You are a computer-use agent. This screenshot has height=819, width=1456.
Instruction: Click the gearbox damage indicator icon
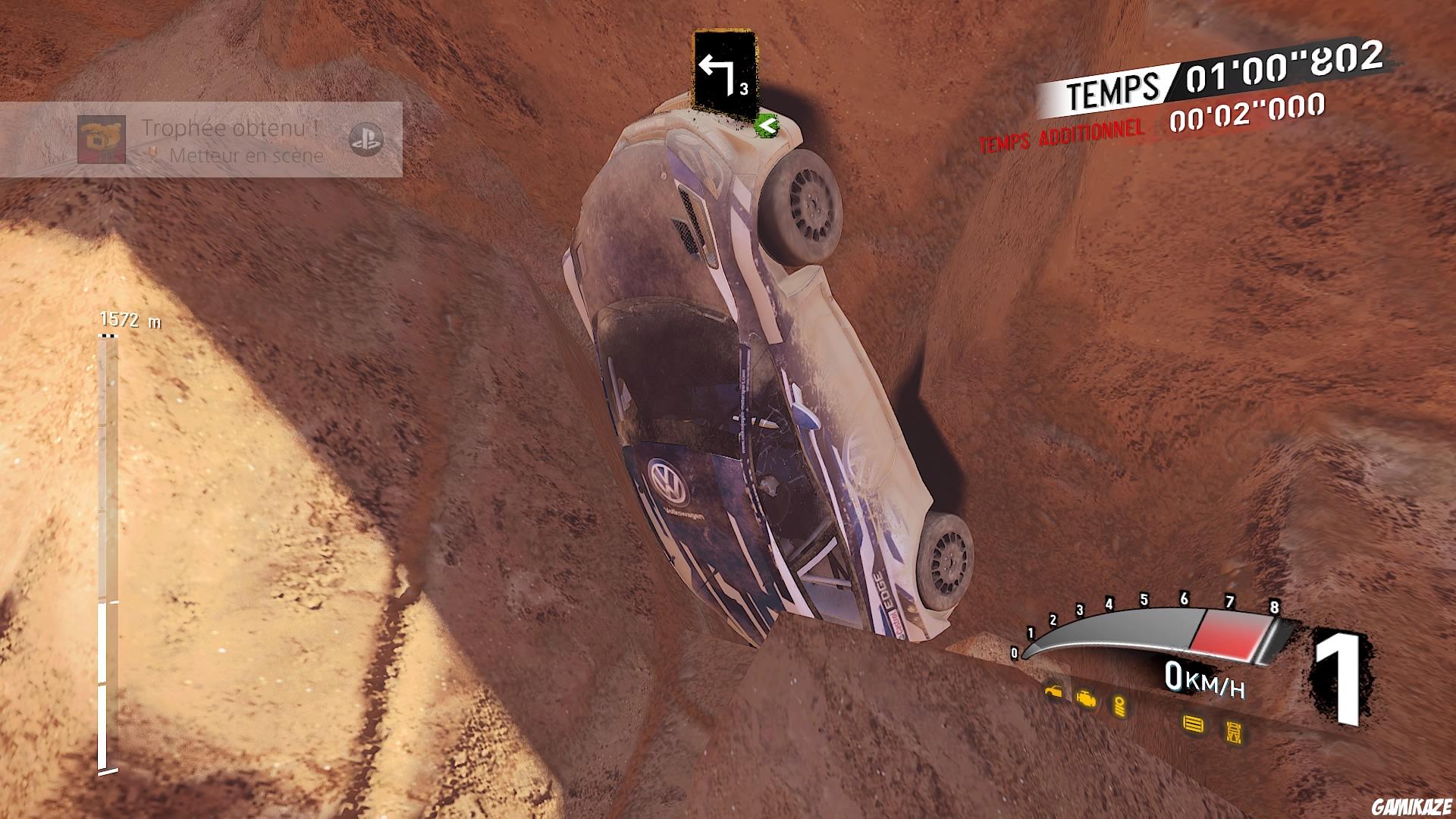click(1233, 730)
